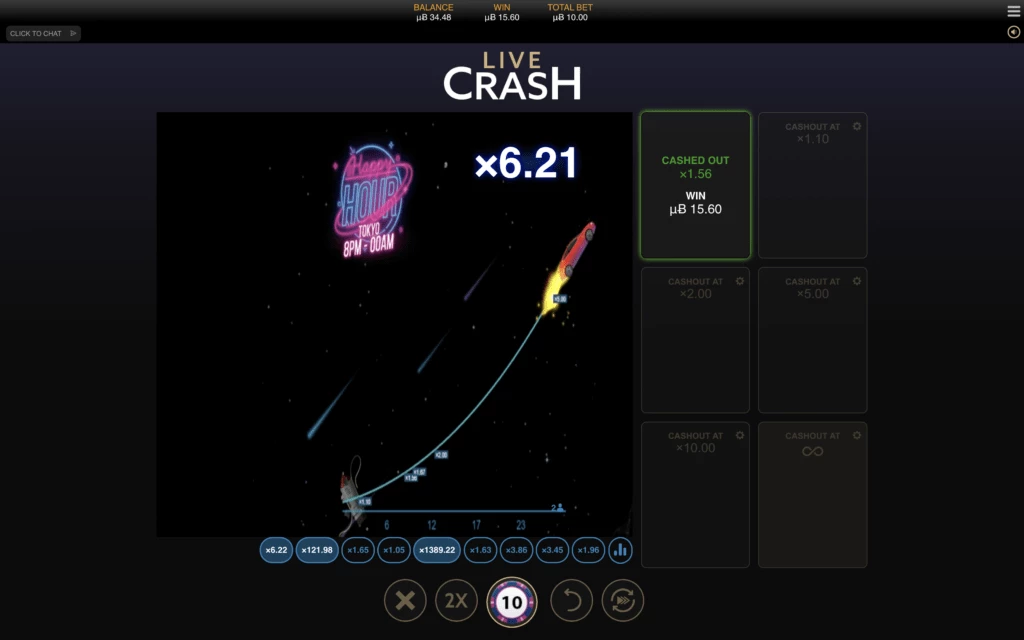This screenshot has width=1024, height=640.
Task: Open the statistics bar chart
Action: [620, 550]
